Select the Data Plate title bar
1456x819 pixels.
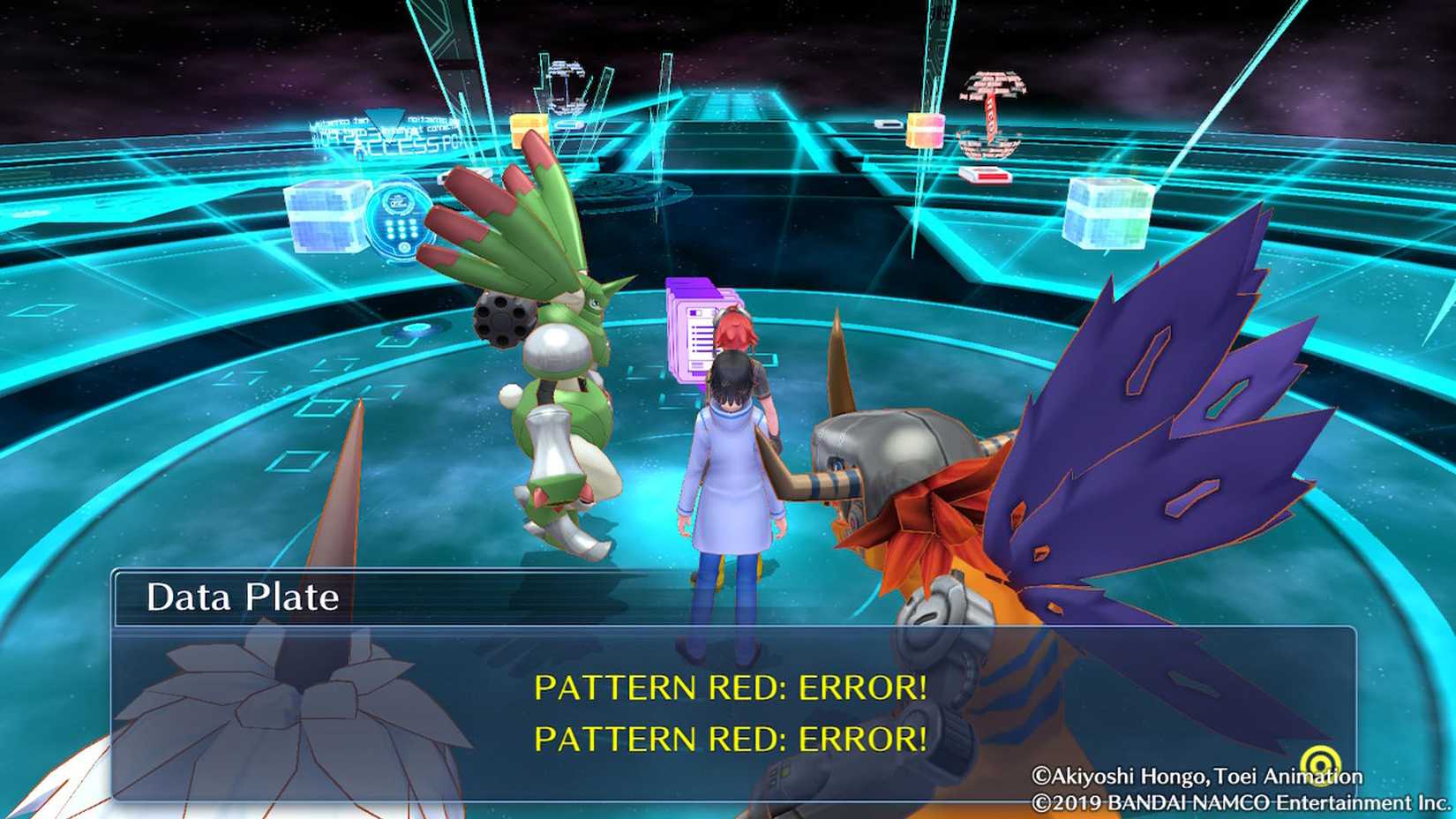[243, 597]
